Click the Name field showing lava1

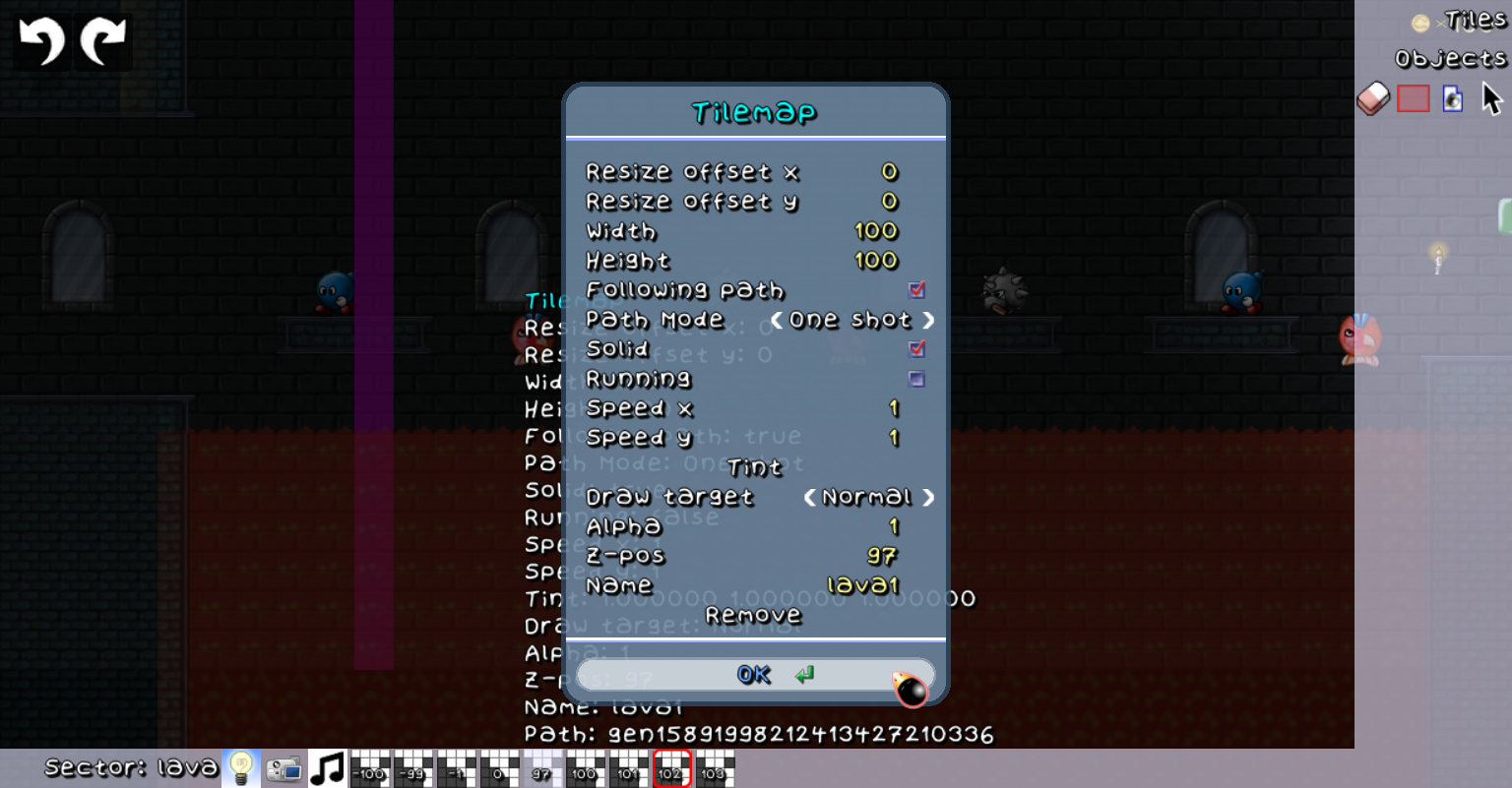(862, 586)
